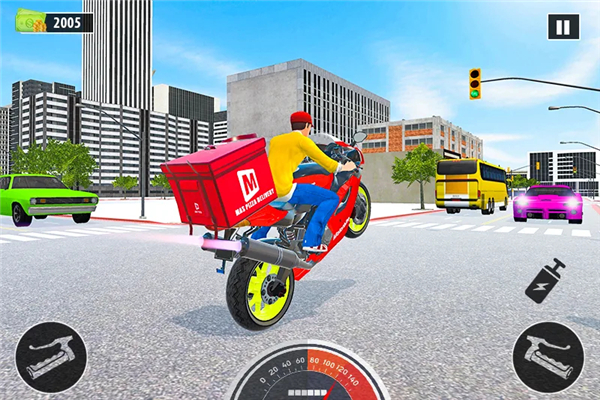Pause the game with the pause button
This screenshot has height=400, width=600.
coord(563,27)
